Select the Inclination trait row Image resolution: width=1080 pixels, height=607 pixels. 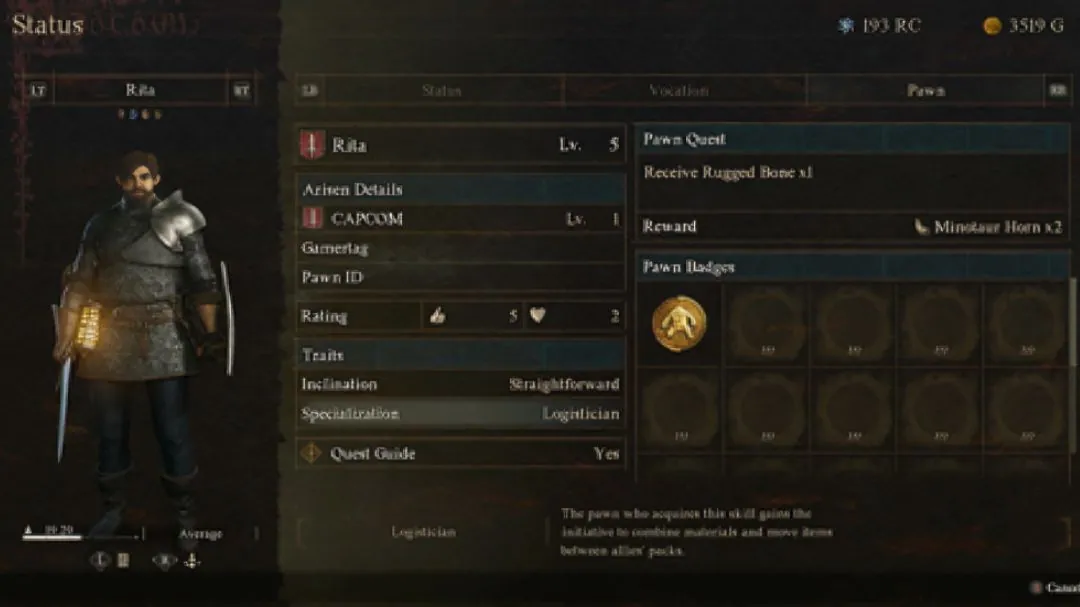(x=461, y=384)
